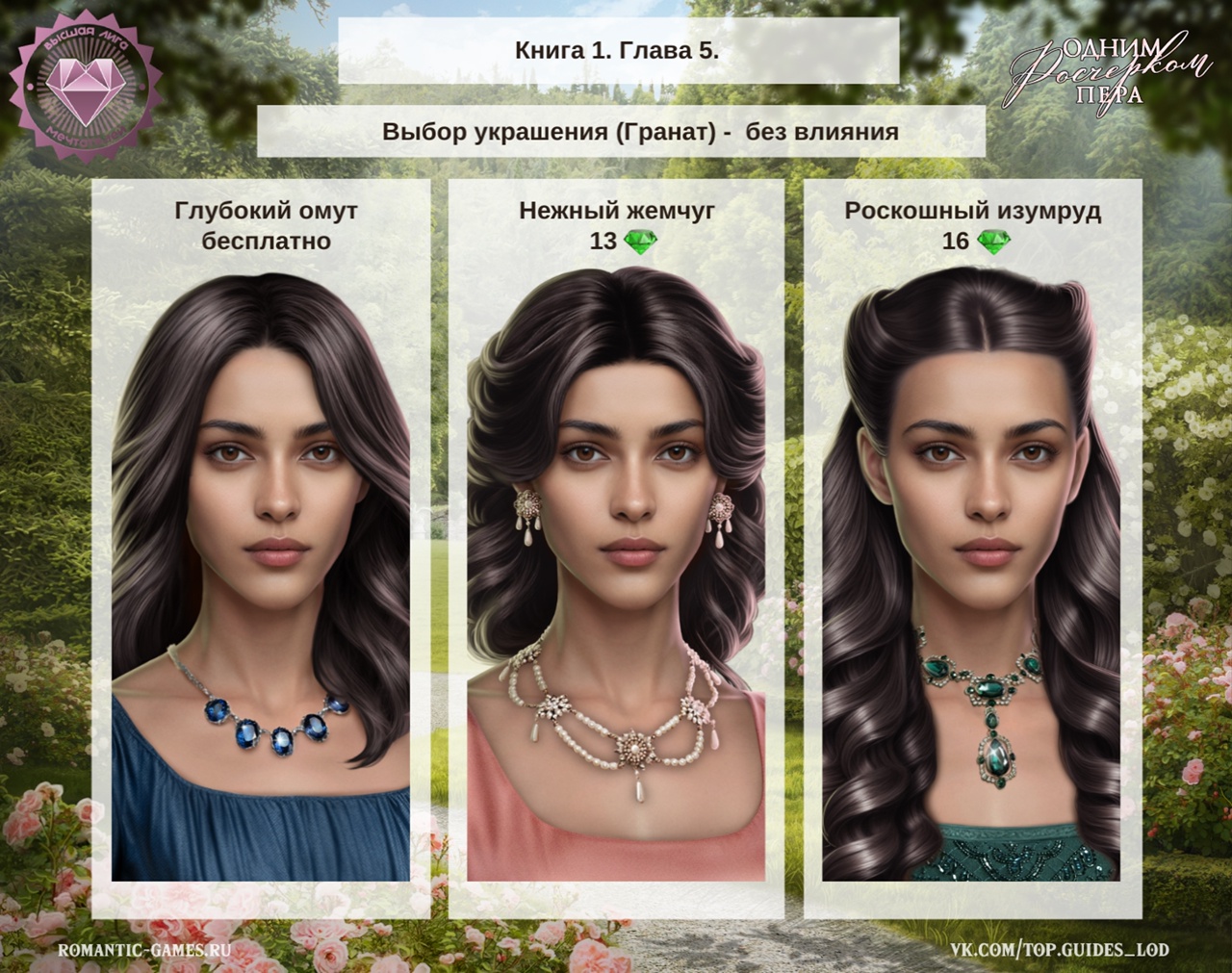Visit the vk.com/top.guides_lod link

pyautogui.click(x=1060, y=949)
